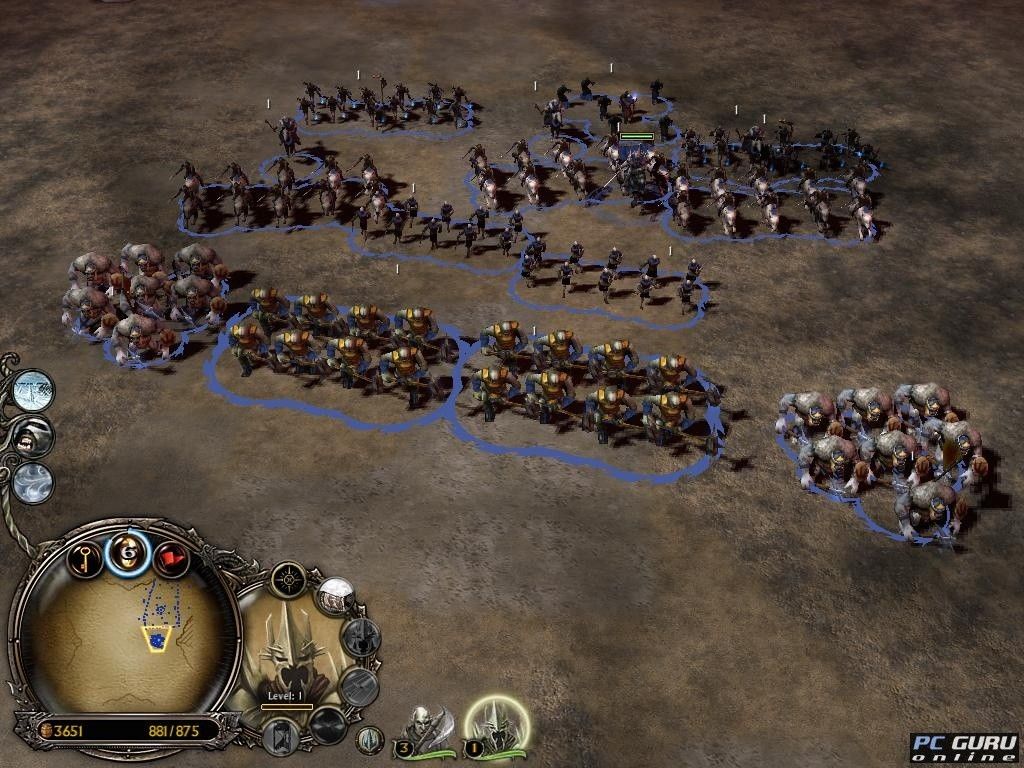Click the grey hourglass-shaped command button

point(281,736)
